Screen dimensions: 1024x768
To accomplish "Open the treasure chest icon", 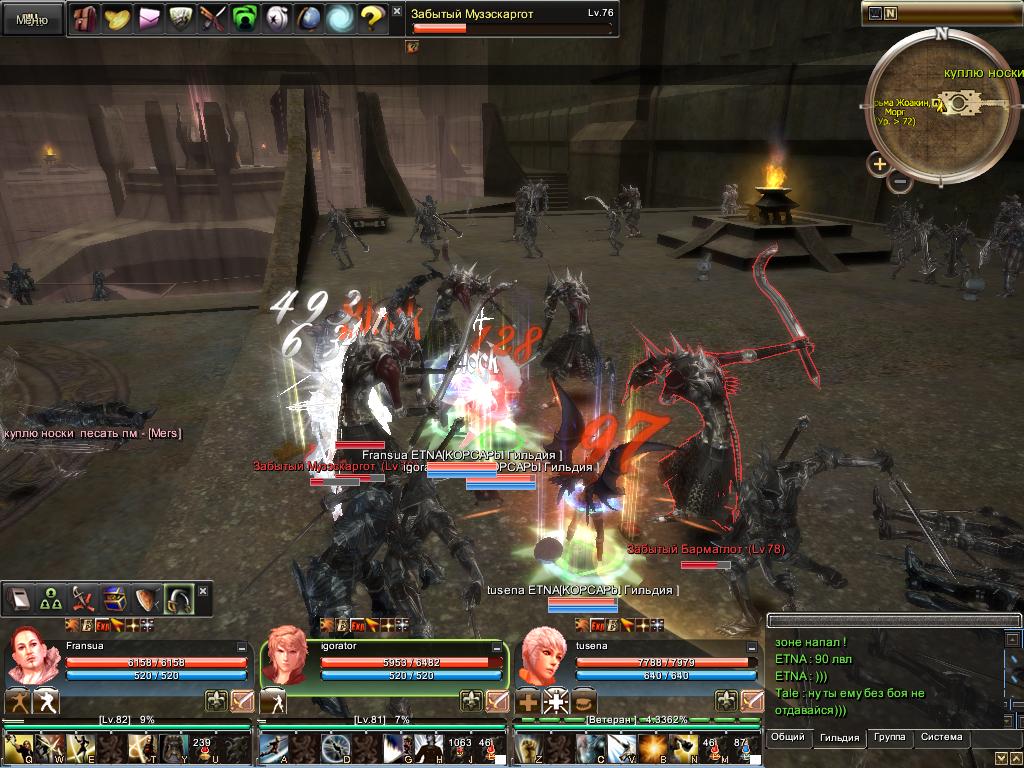I will 114,599.
